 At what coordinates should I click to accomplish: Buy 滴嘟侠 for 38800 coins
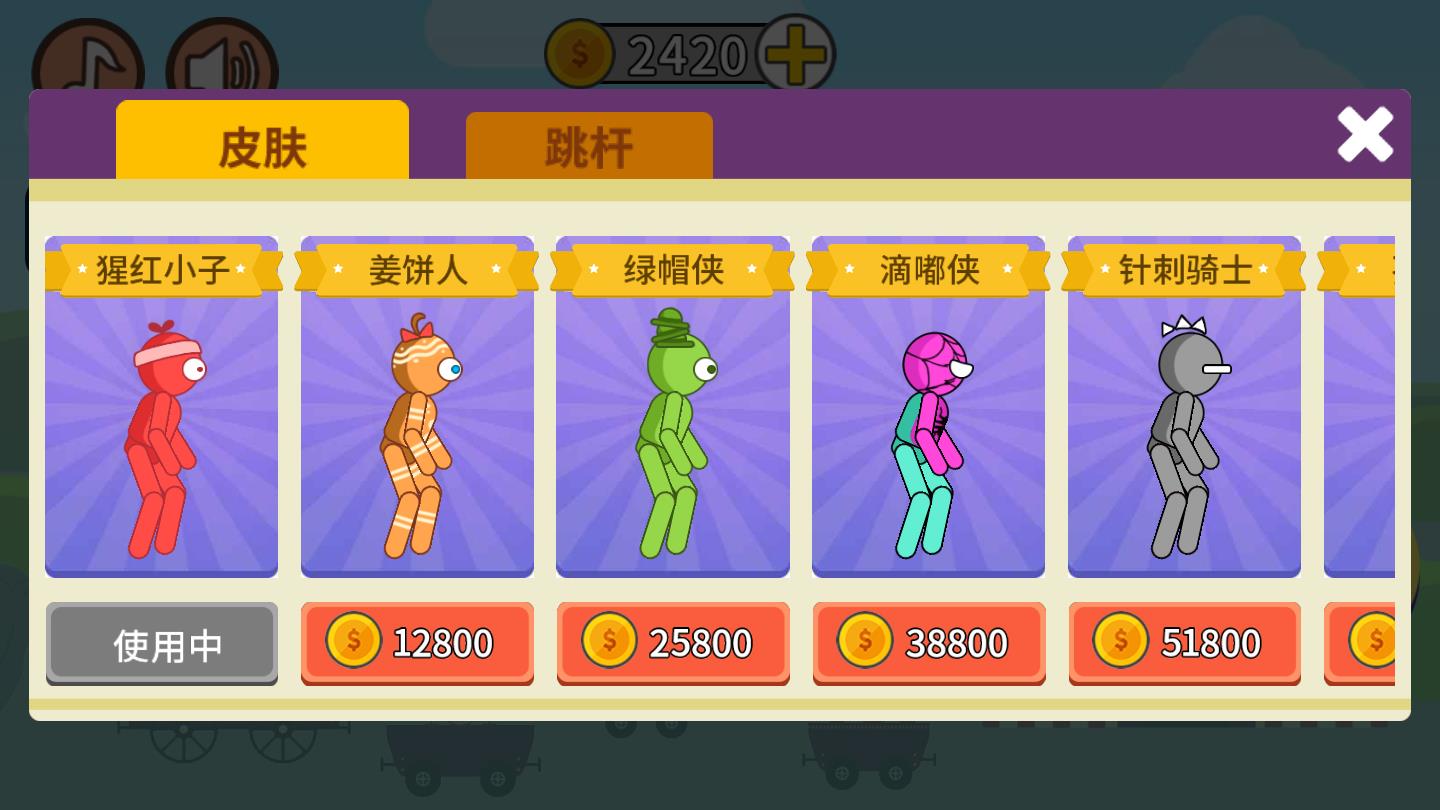pos(929,643)
